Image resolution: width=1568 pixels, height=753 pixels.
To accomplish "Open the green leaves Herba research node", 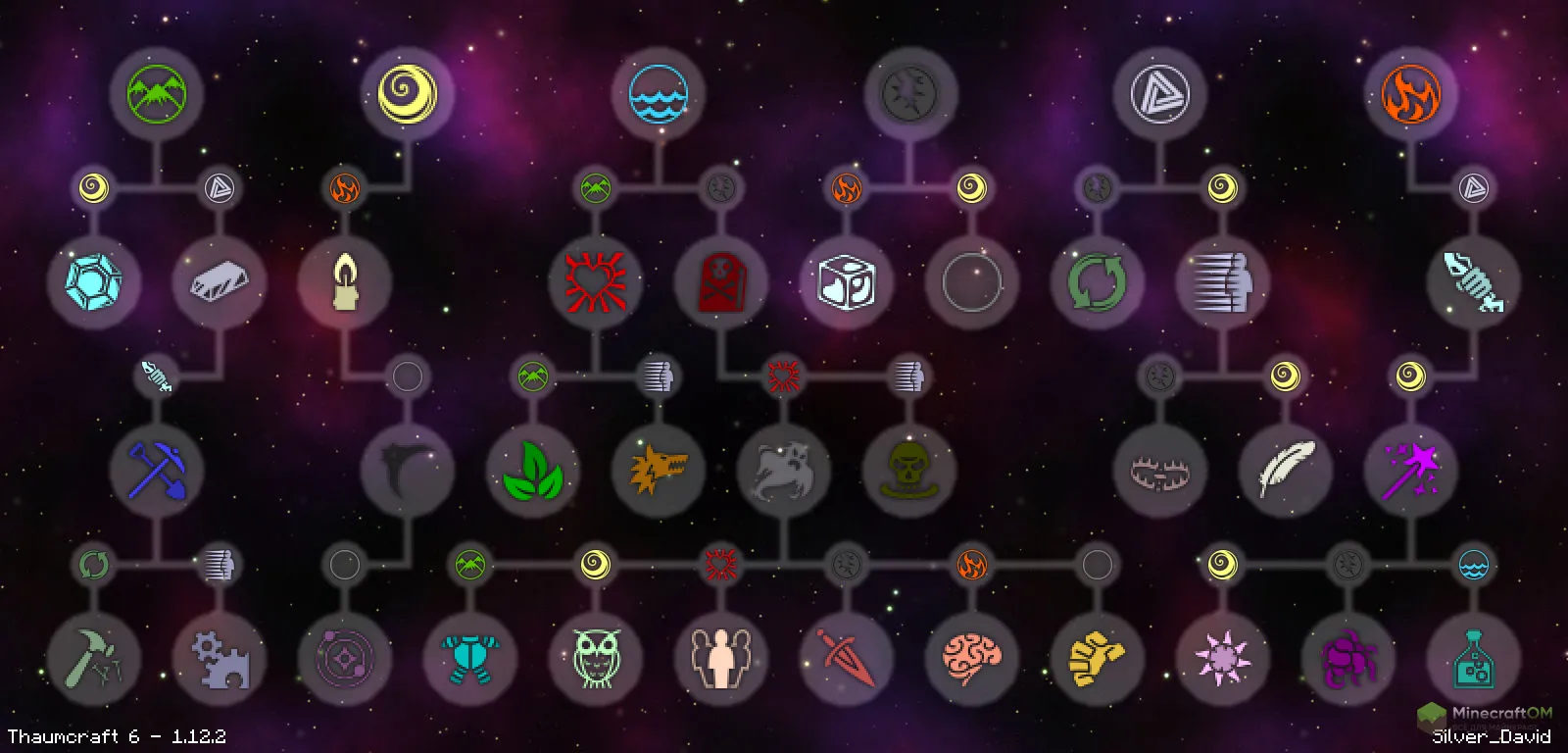I will (534, 473).
